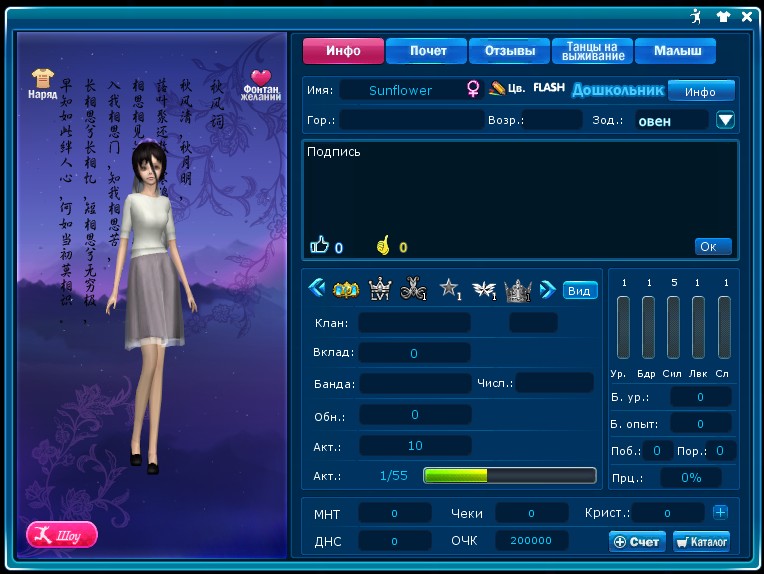
Task: Start the Шоу button
Action: click(62, 533)
